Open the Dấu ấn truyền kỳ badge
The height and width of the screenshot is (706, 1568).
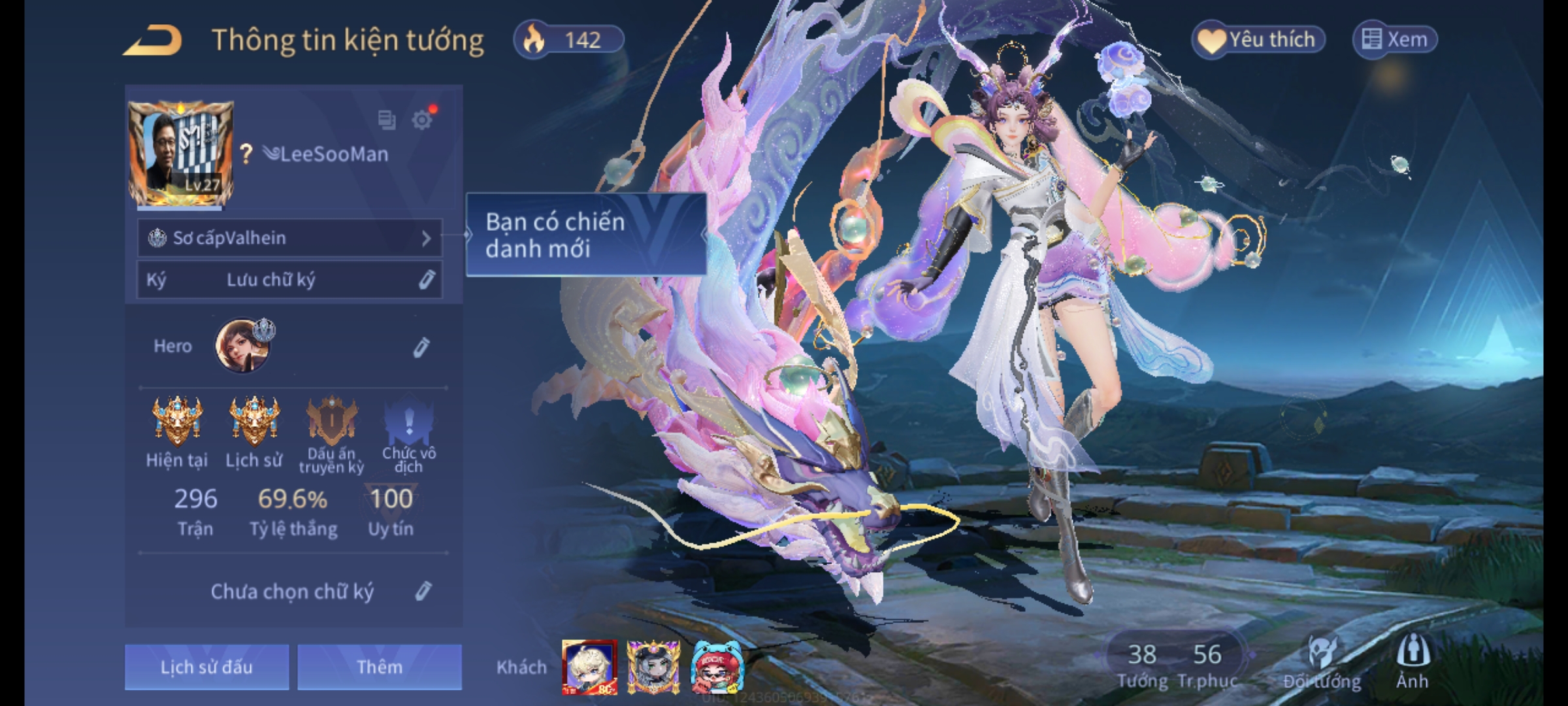[x=332, y=422]
